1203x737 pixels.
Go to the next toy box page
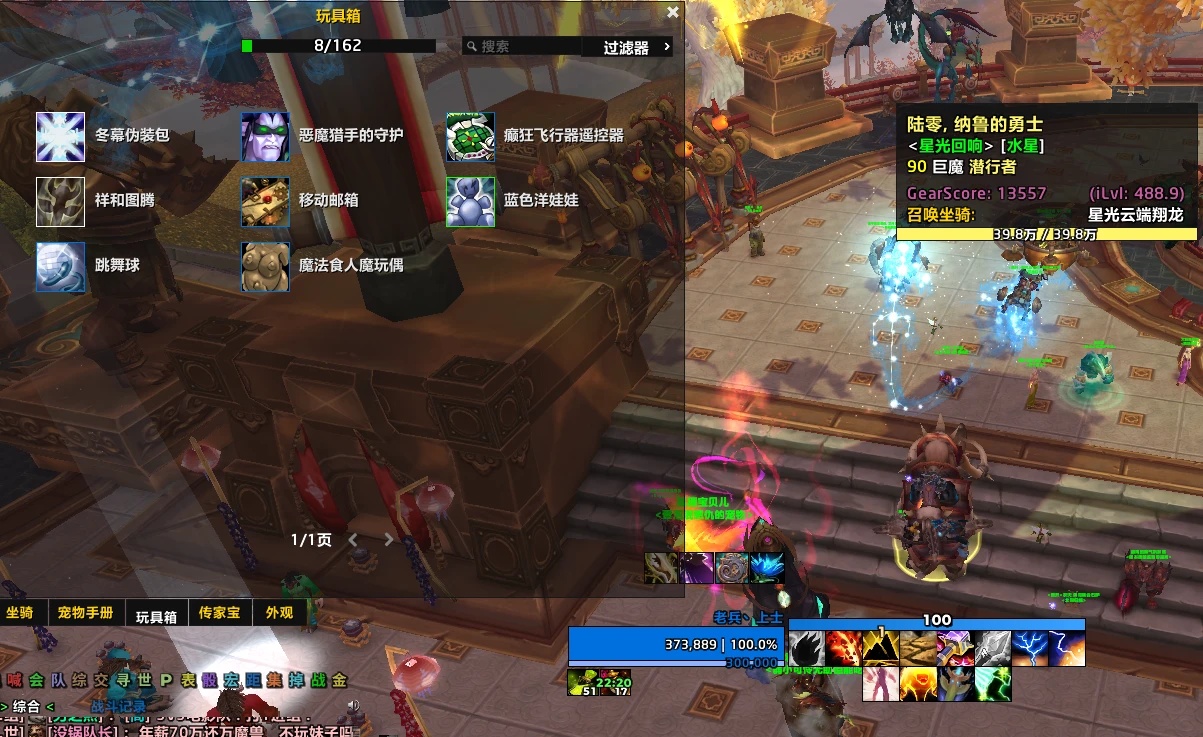(x=389, y=540)
